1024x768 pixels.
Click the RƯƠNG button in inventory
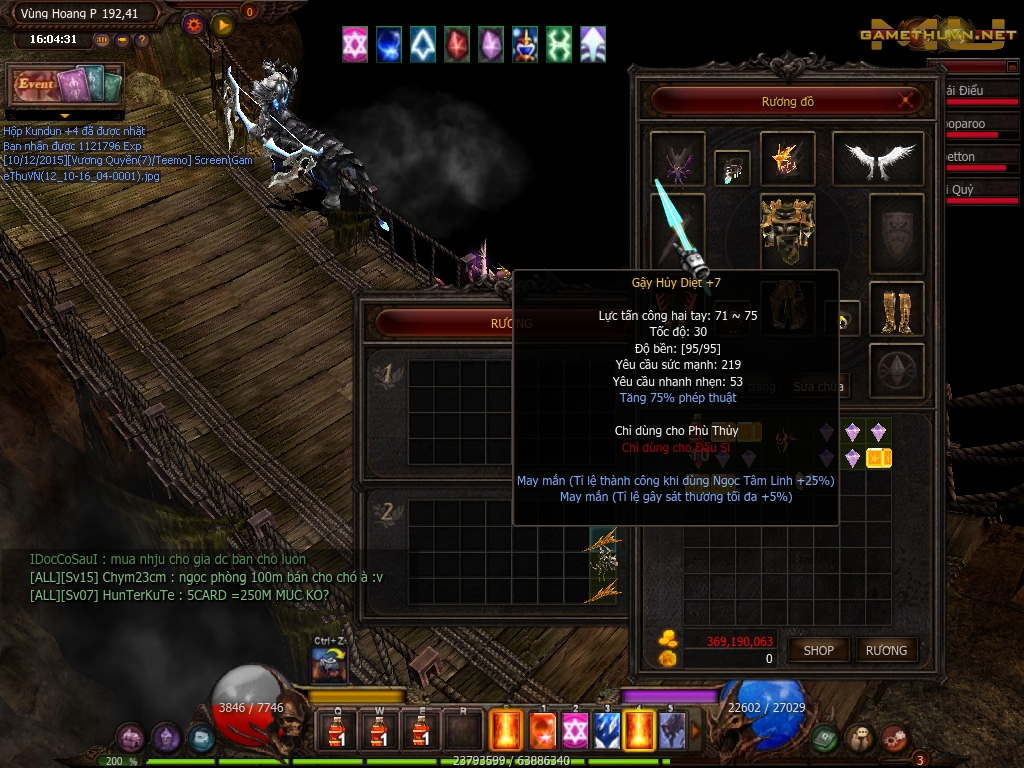coord(886,650)
